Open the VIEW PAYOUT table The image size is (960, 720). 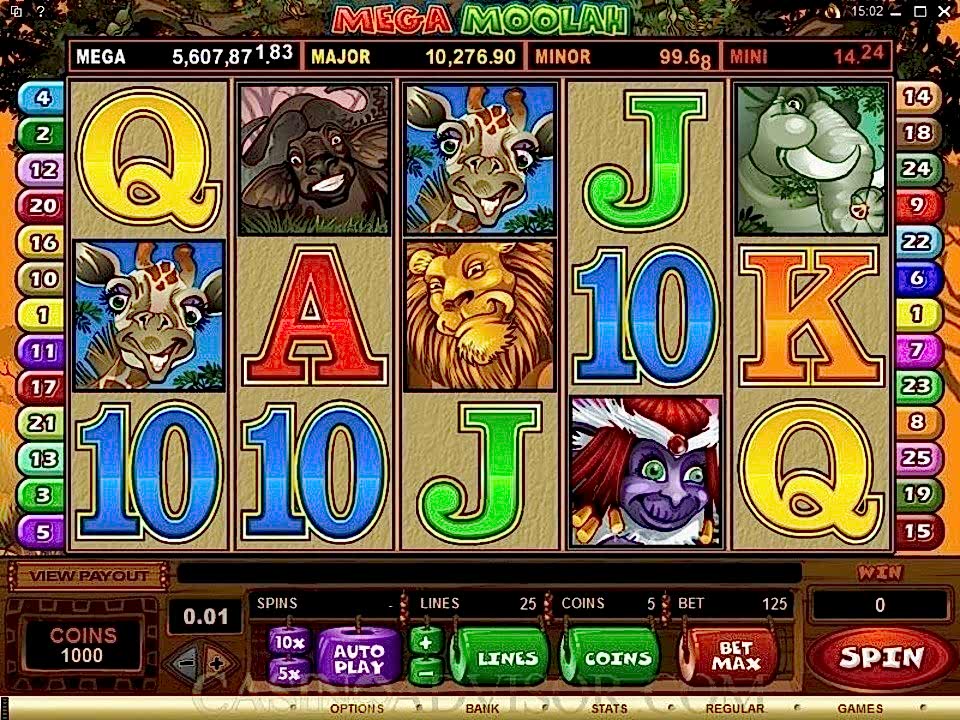(x=89, y=576)
